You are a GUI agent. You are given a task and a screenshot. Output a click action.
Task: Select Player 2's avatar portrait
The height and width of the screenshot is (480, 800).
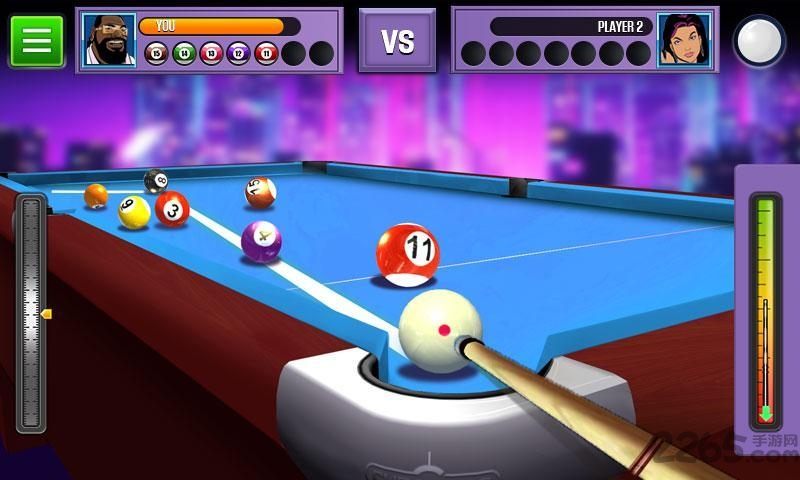click(684, 40)
